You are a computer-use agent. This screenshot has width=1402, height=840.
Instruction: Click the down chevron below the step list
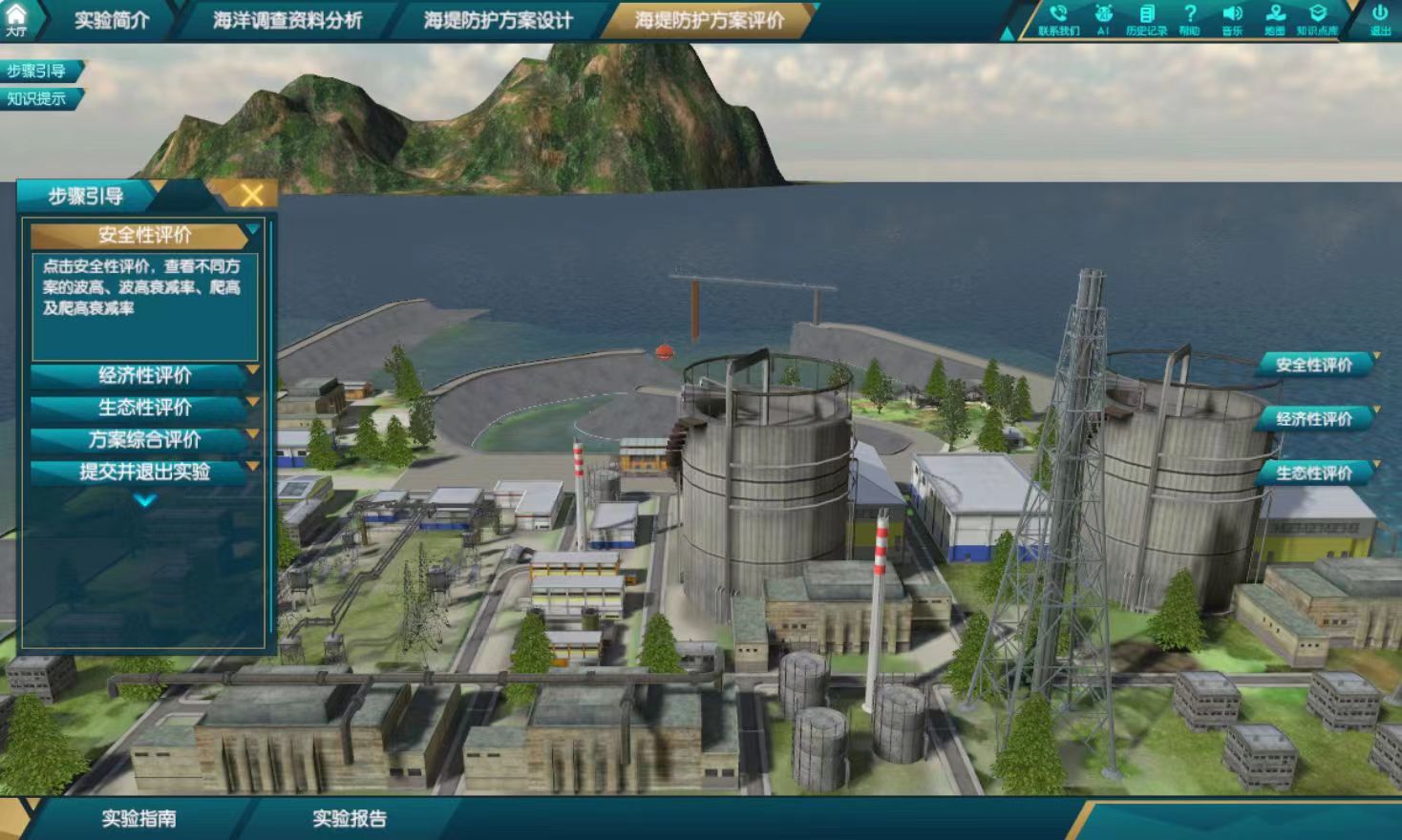(145, 500)
